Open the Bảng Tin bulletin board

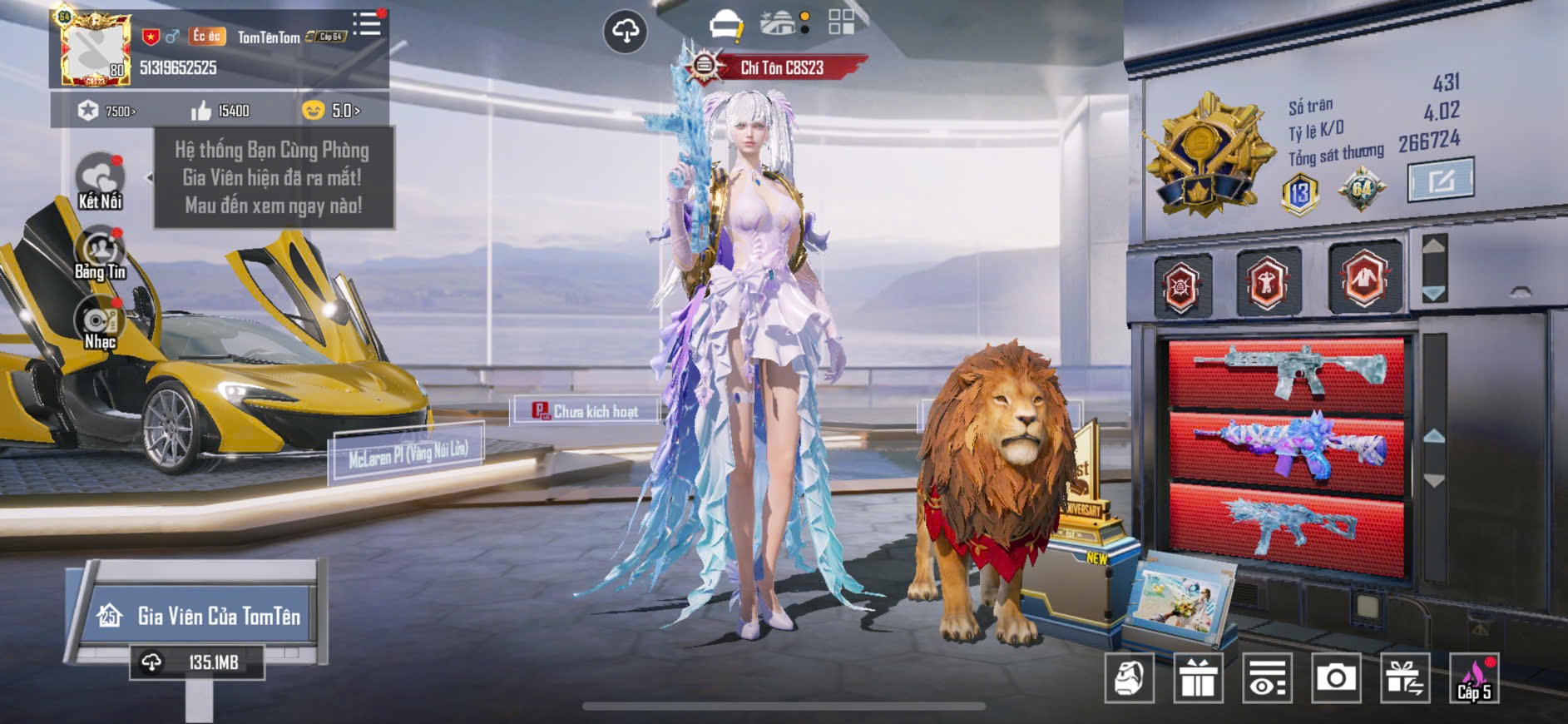(x=100, y=254)
